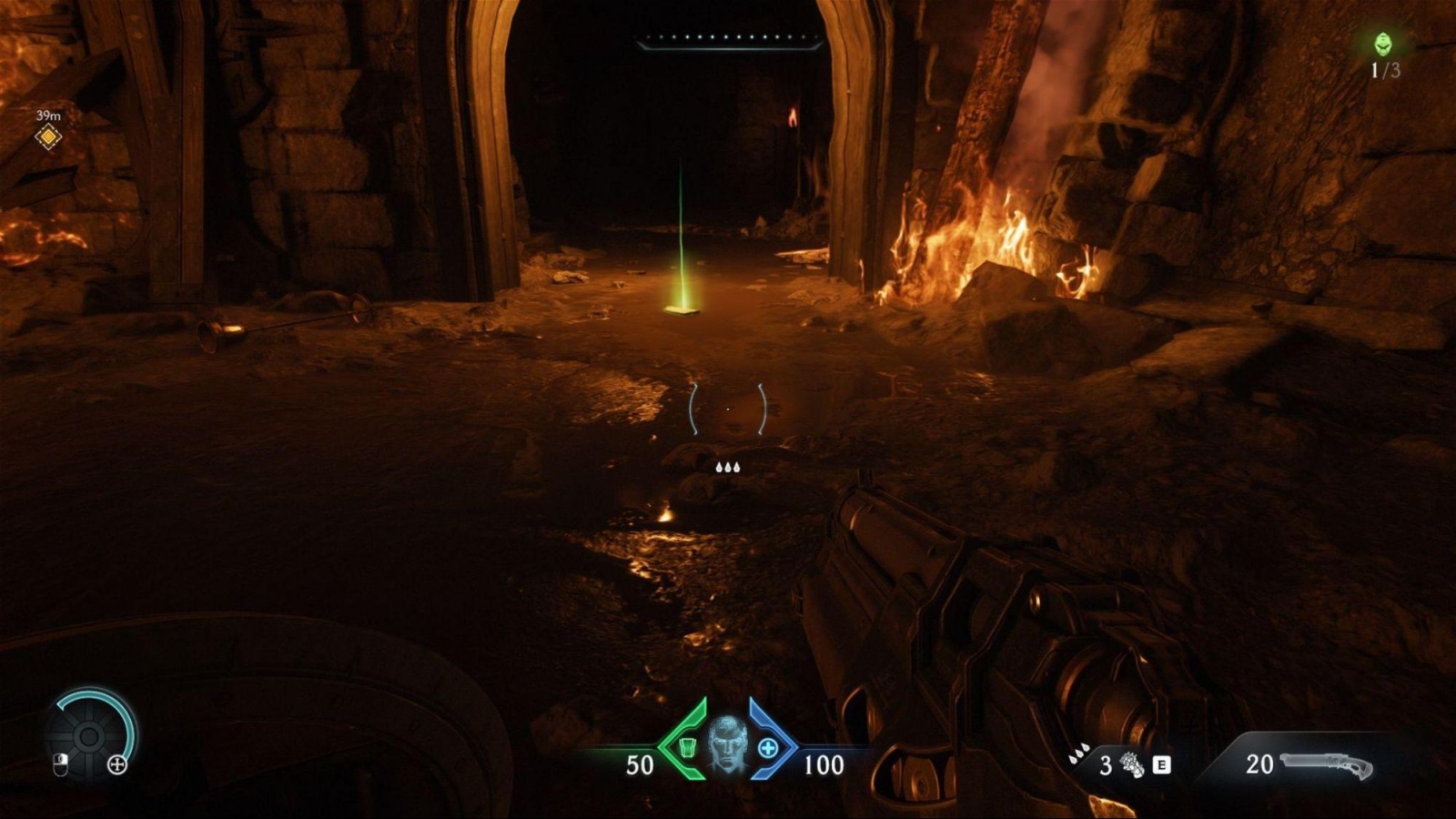Select the yellow diamond objective marker
Viewport: 1456px width, 819px height.
tap(48, 136)
